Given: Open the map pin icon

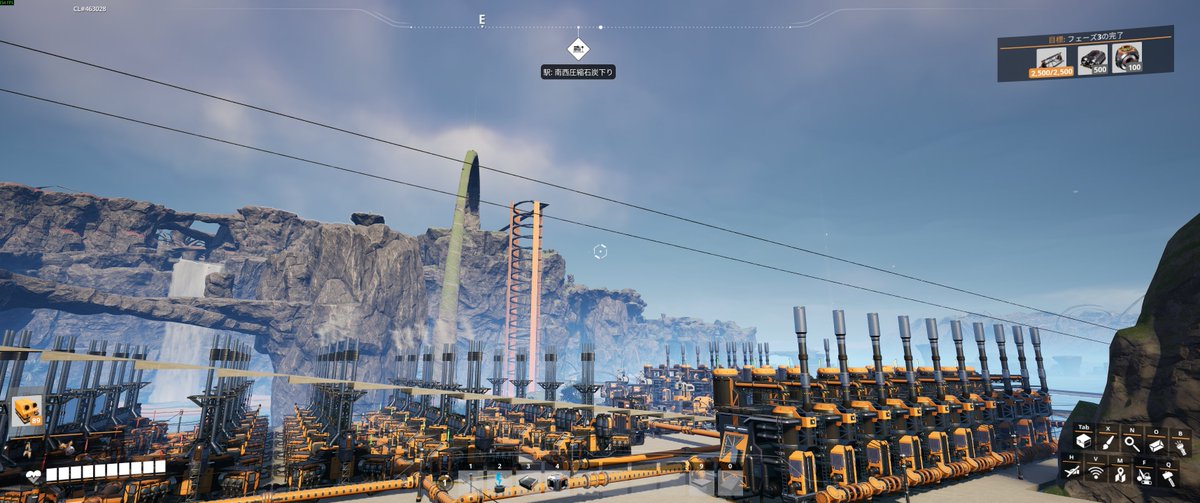Looking at the screenshot, I should point(1121,474).
